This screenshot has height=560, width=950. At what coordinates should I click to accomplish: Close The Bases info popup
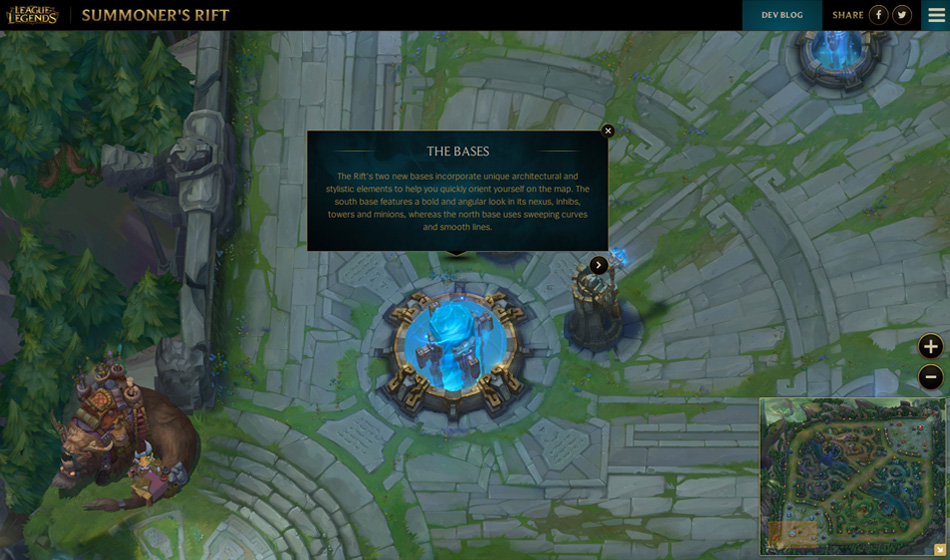(x=608, y=130)
